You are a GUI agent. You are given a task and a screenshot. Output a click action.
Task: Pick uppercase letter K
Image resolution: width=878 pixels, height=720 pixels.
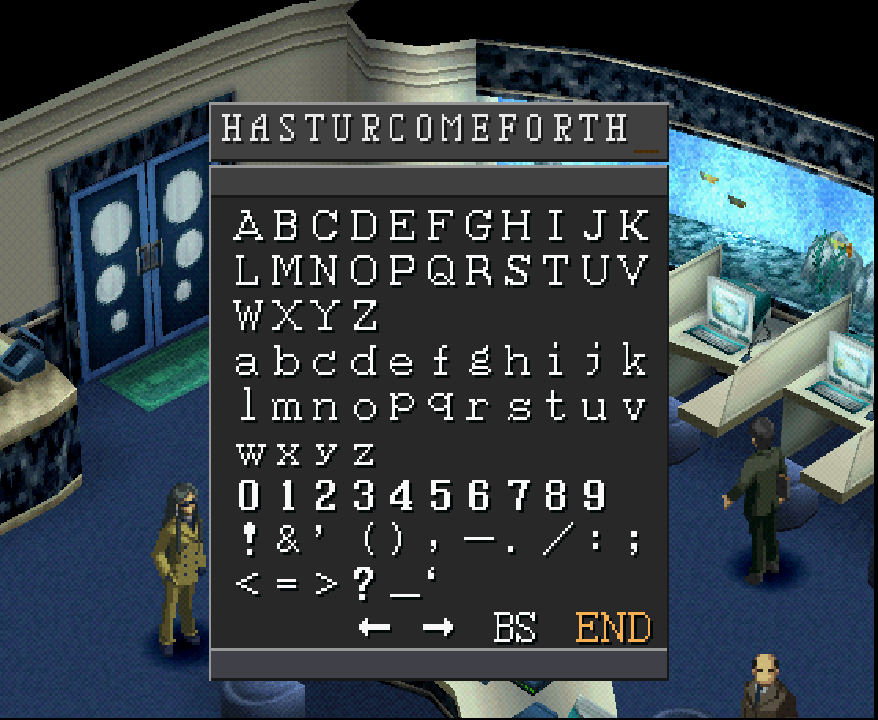(x=633, y=226)
